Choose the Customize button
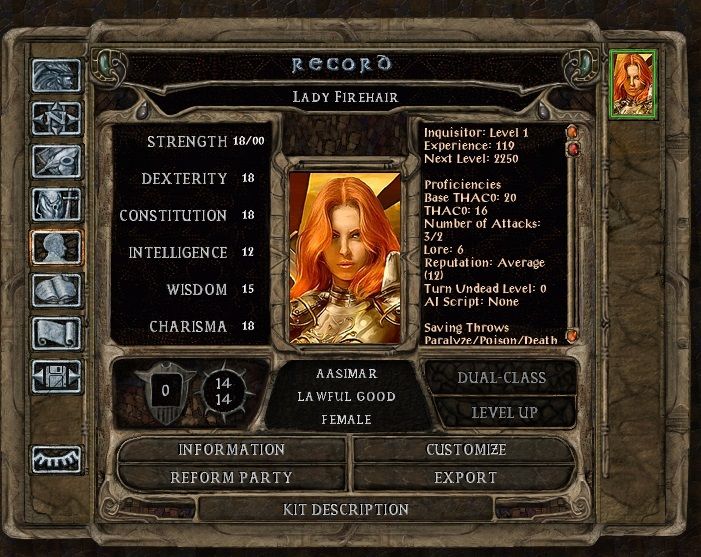Viewport: 701px width, 557px height. pos(466,450)
